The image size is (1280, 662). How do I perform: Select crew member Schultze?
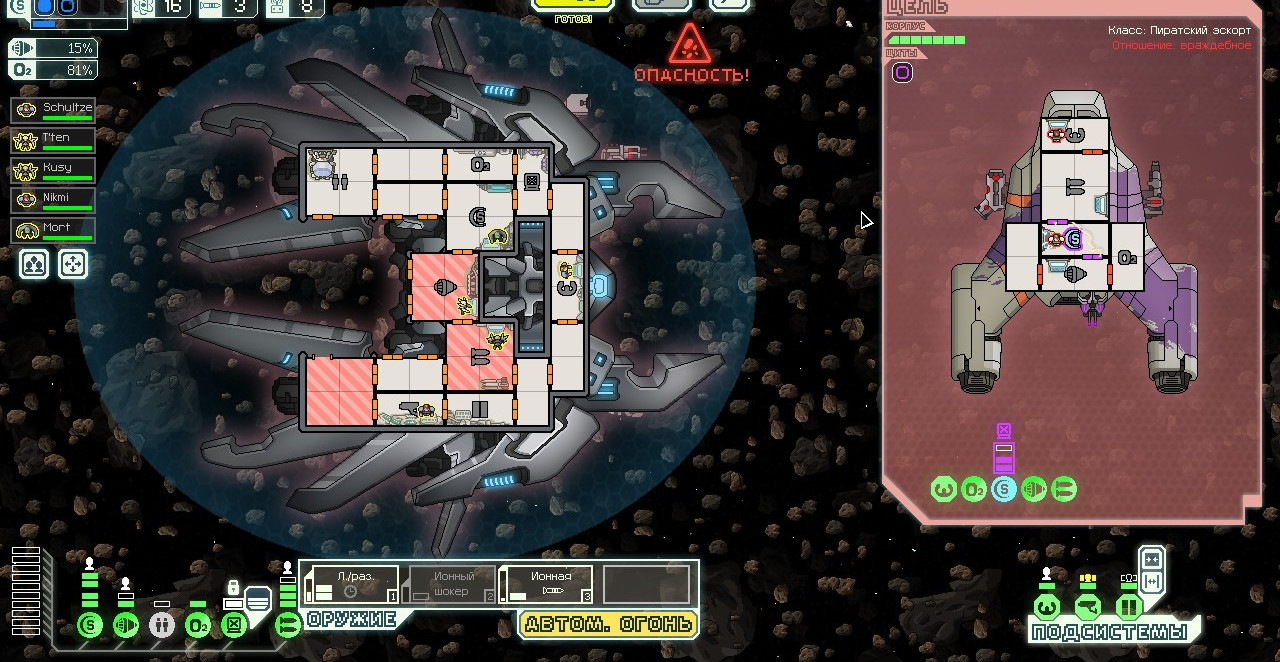point(53,110)
